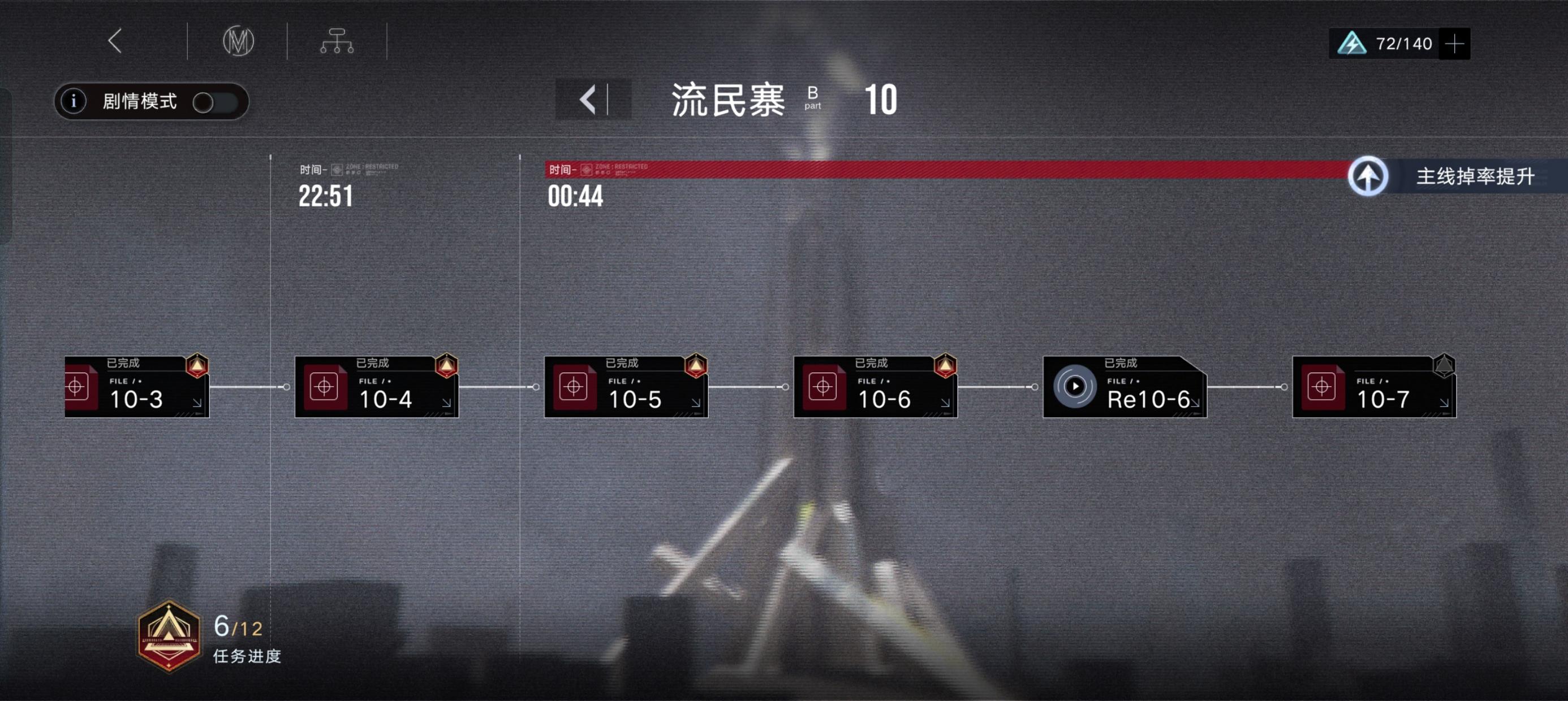The image size is (1568, 701).
Task: Toggle the 剧情模式 story mode switch
Action: tap(217, 103)
